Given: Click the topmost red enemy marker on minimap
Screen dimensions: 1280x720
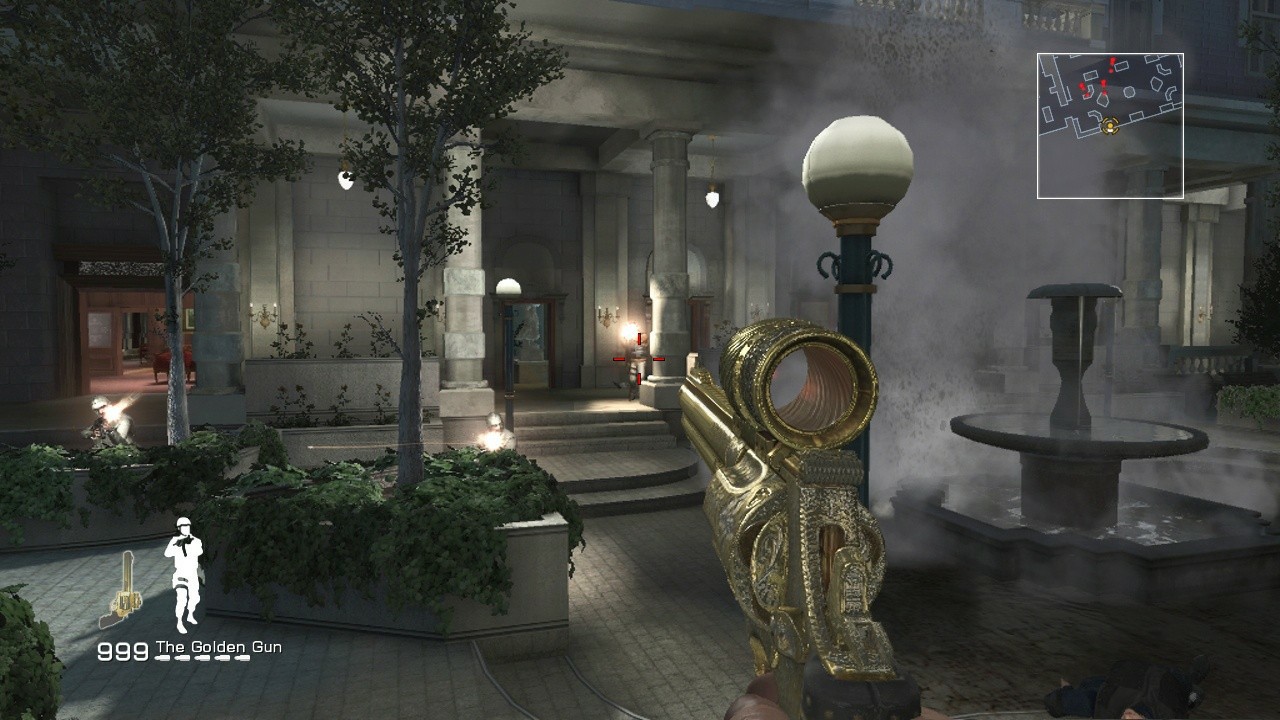Looking at the screenshot, I should (1112, 62).
